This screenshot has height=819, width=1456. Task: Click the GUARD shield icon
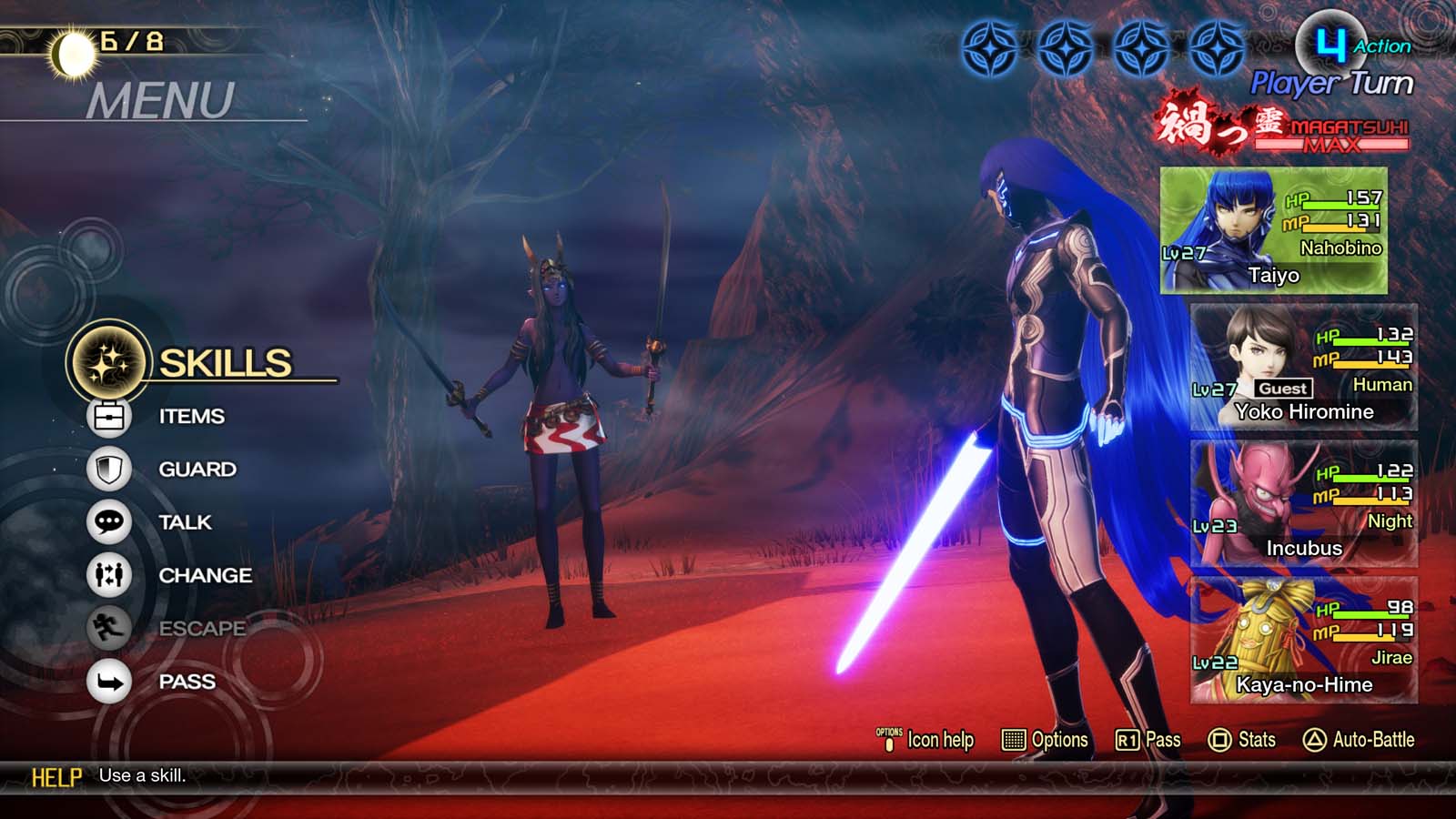tap(111, 470)
